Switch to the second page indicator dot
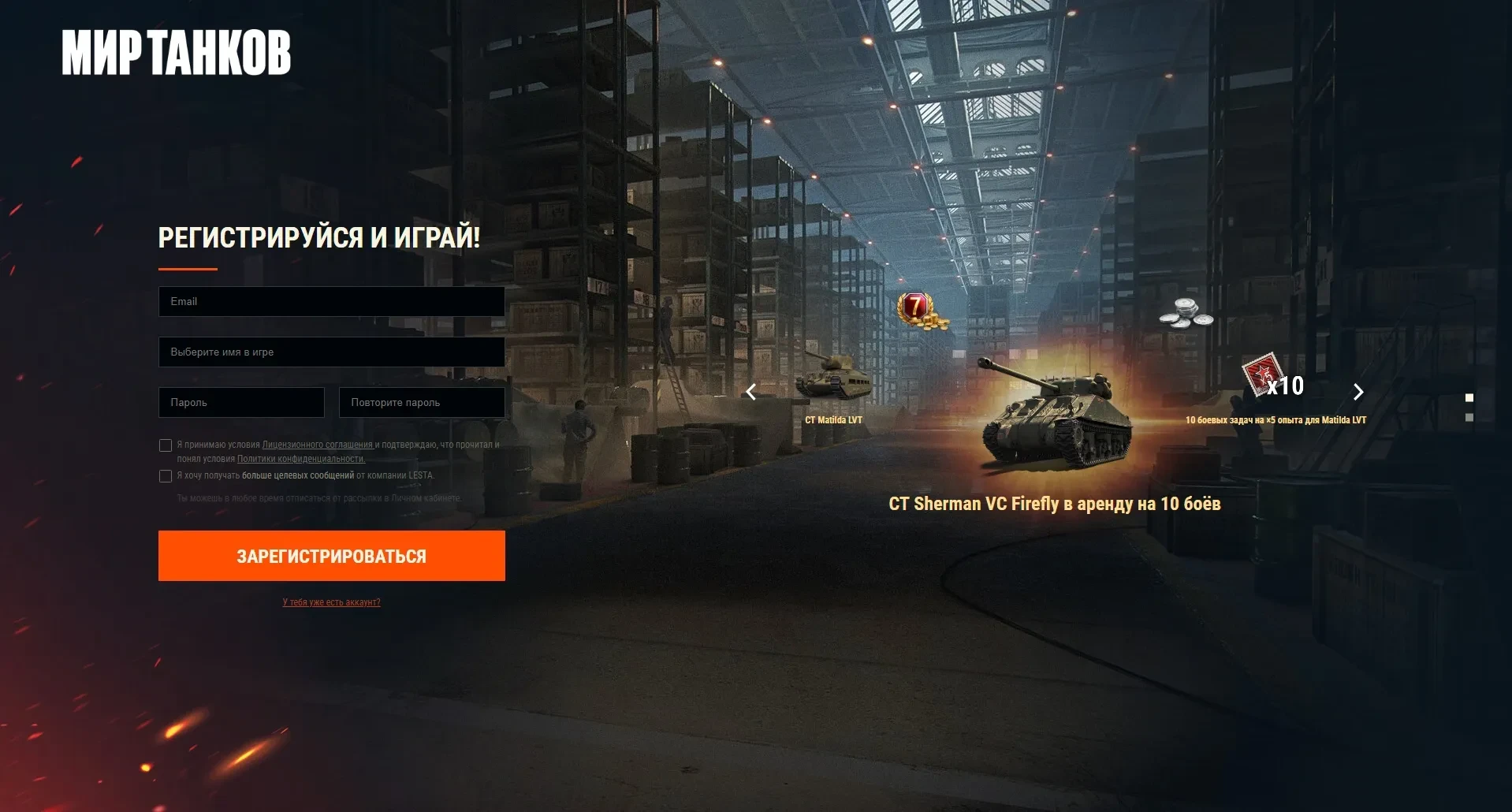This screenshot has height=812, width=1512. pos(1469,417)
